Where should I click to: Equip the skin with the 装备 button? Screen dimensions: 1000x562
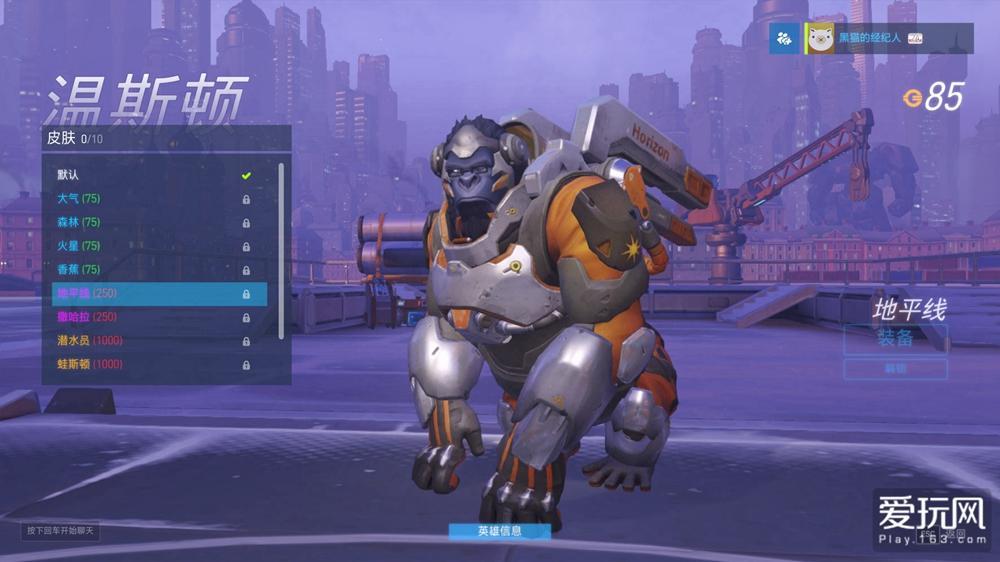pos(895,338)
